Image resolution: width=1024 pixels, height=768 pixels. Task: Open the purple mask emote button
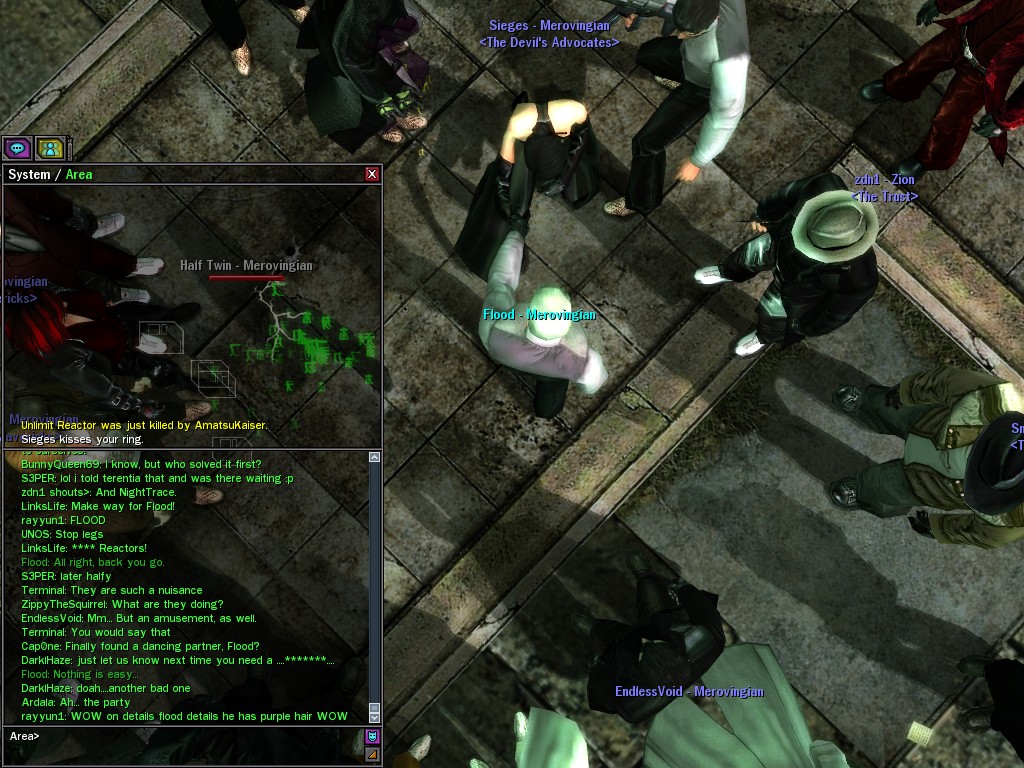[372, 737]
